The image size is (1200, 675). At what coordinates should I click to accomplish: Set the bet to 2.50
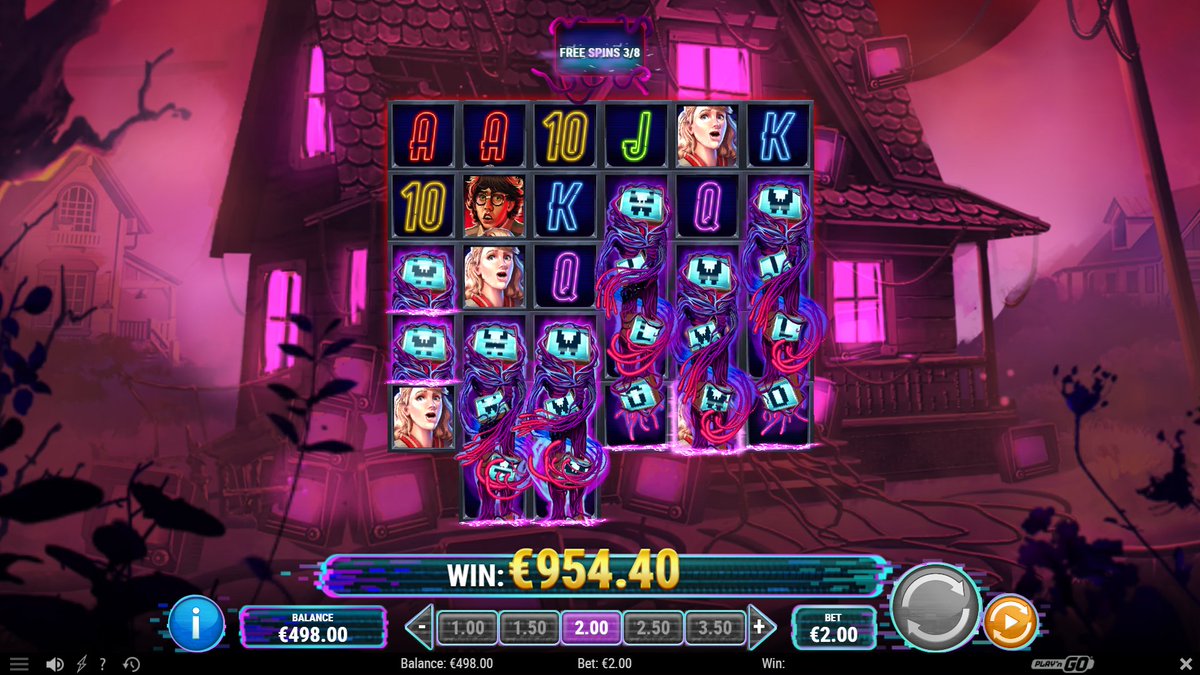click(x=653, y=628)
